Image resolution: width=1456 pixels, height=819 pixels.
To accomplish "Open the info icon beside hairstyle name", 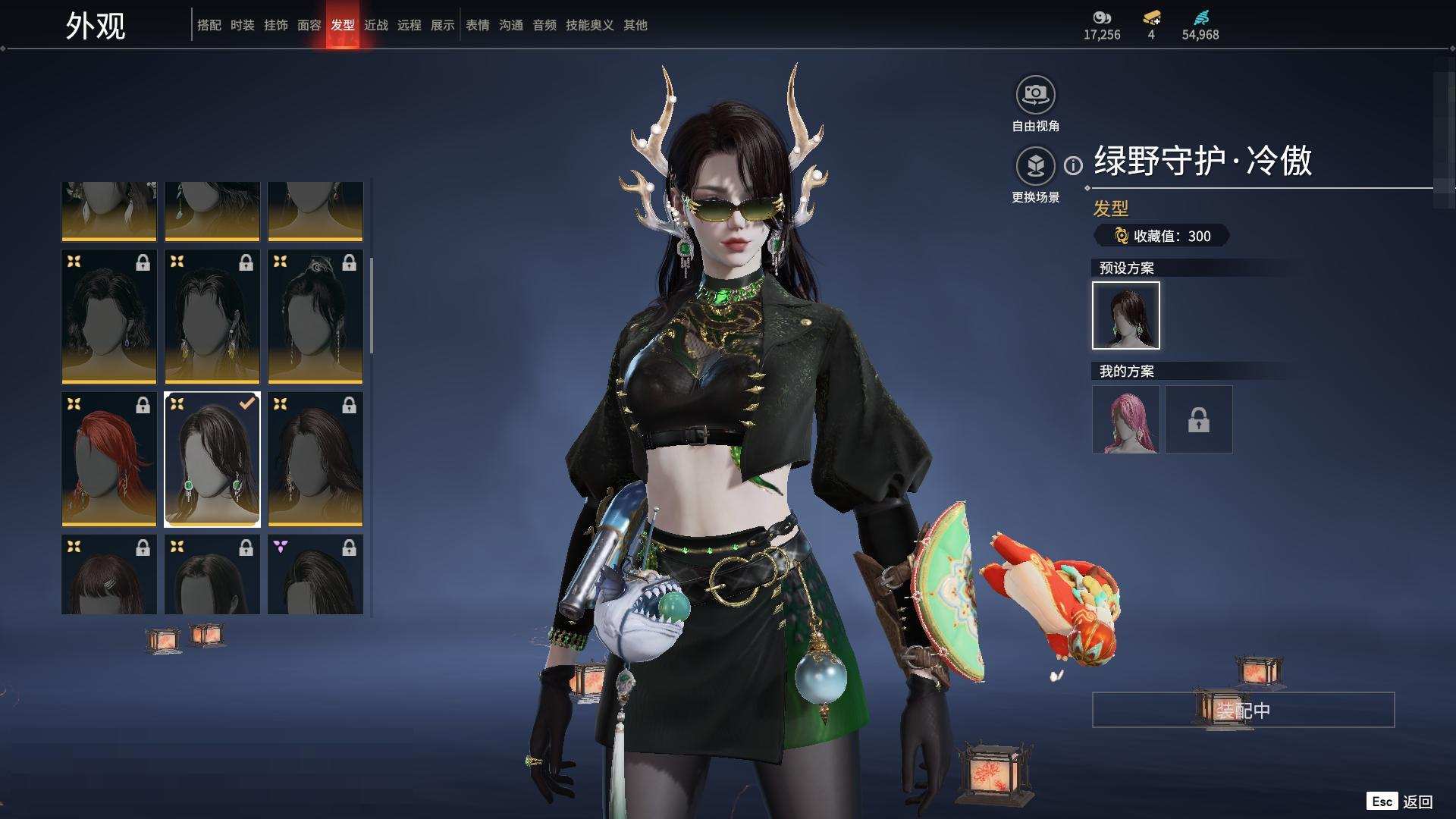I will point(1073,165).
